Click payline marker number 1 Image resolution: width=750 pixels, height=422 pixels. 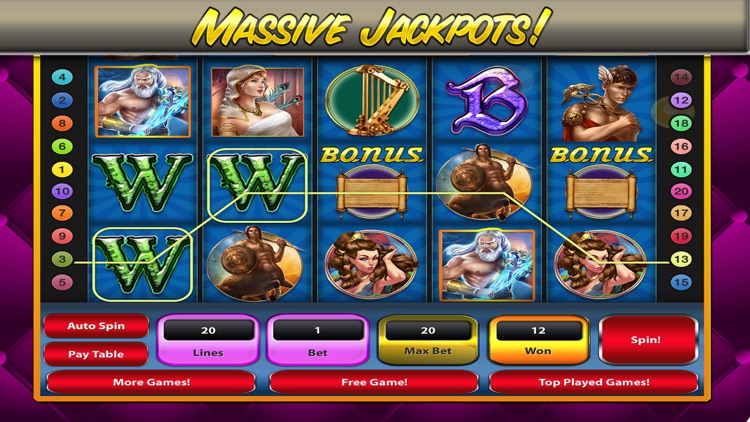[x=62, y=169]
